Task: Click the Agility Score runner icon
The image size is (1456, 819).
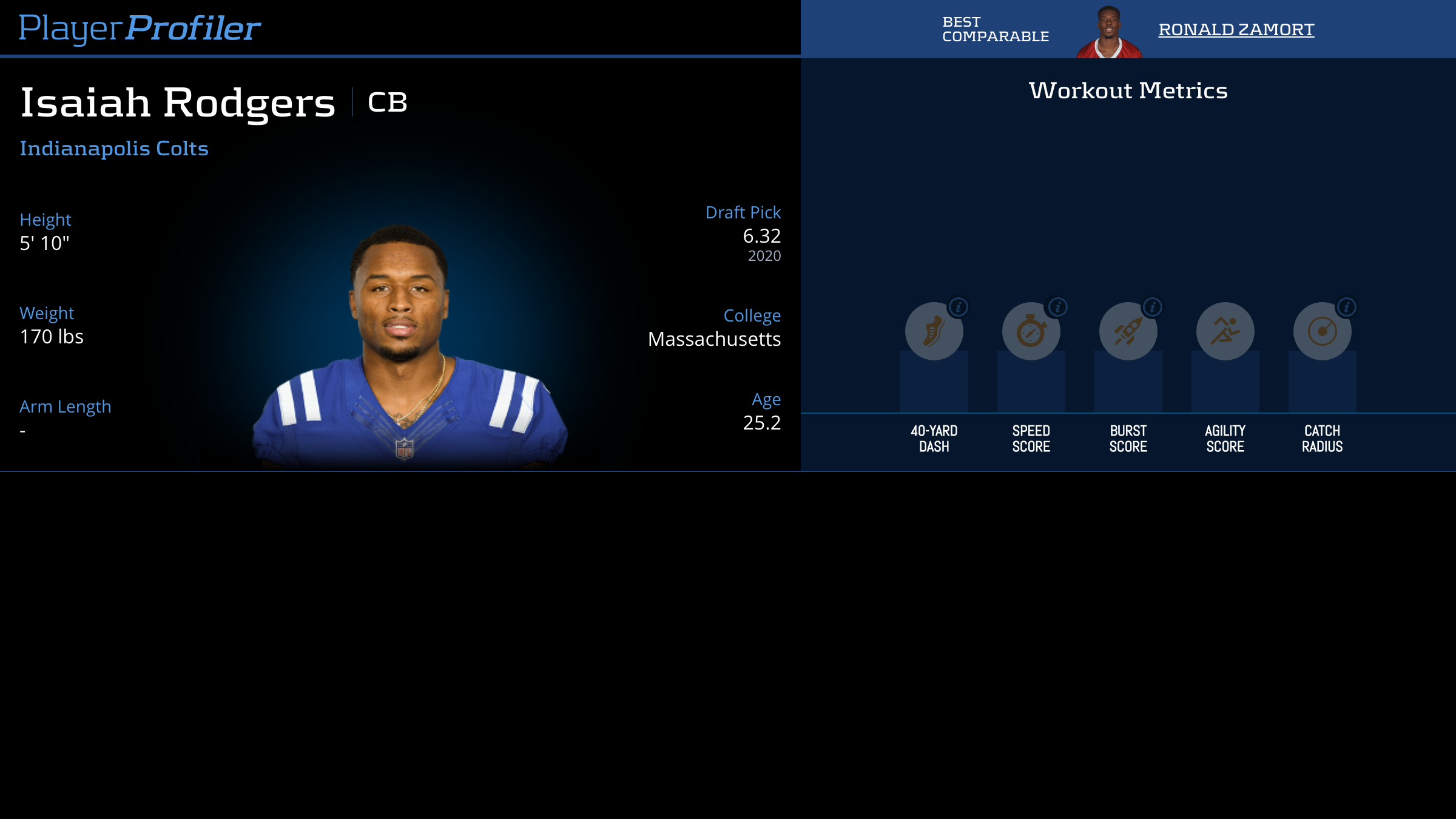Action: [1225, 331]
